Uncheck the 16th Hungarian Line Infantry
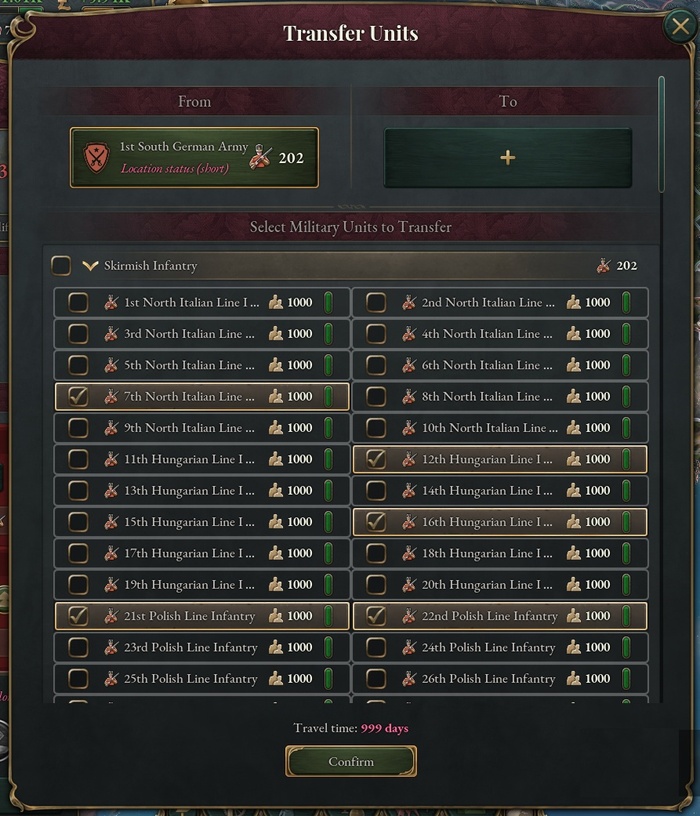 [376, 522]
